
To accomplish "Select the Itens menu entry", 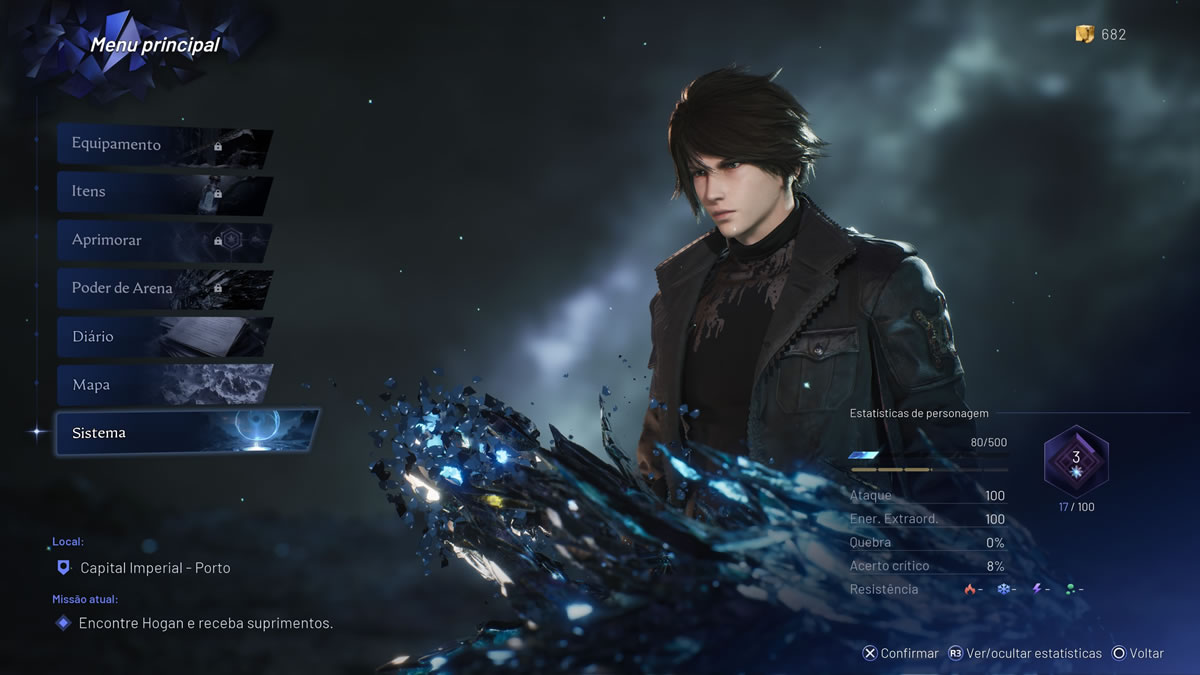I will point(163,192).
